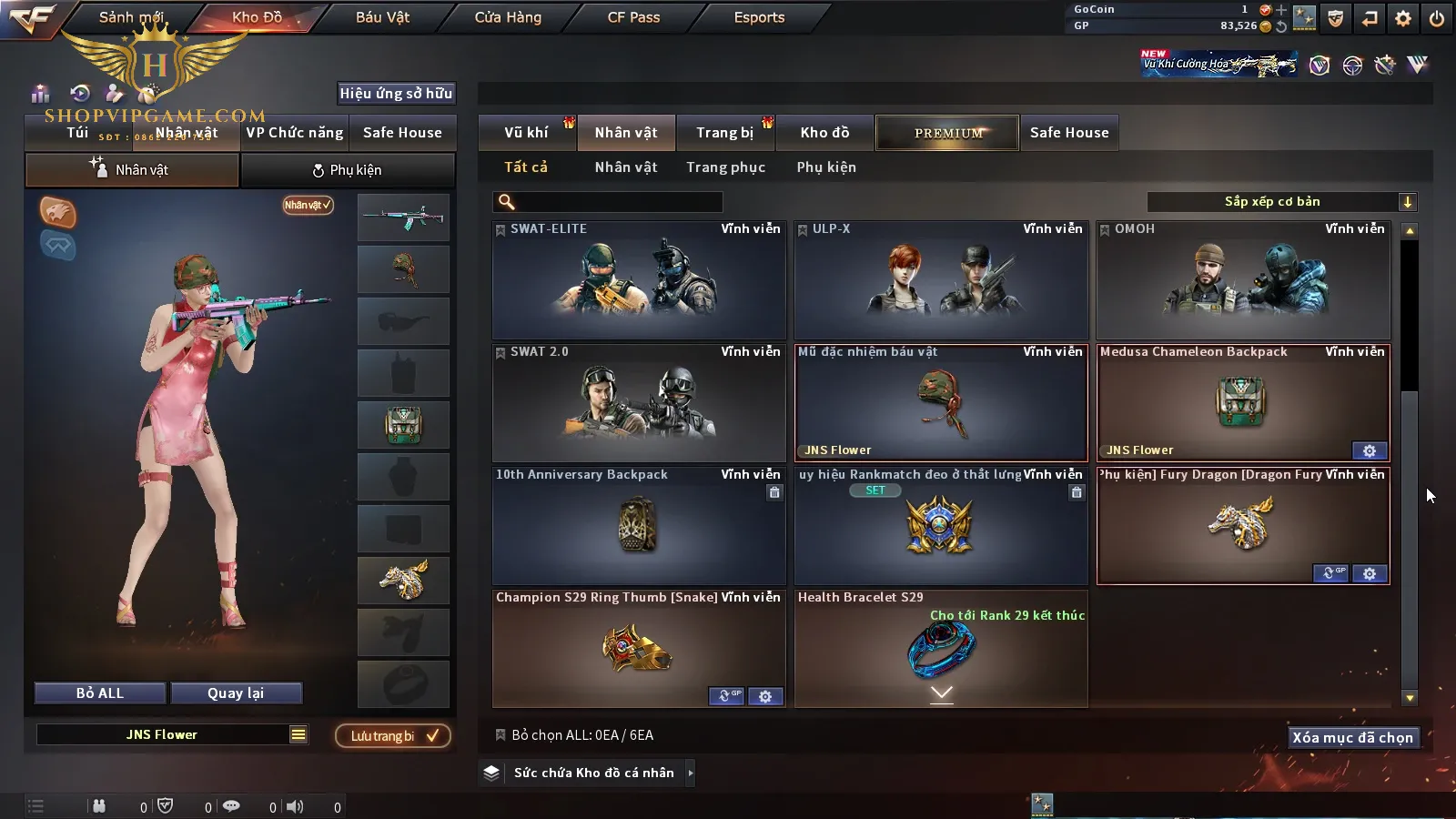Choose the Medusa Chameleon Backpack item
1456x819 pixels.
[x=1242, y=402]
